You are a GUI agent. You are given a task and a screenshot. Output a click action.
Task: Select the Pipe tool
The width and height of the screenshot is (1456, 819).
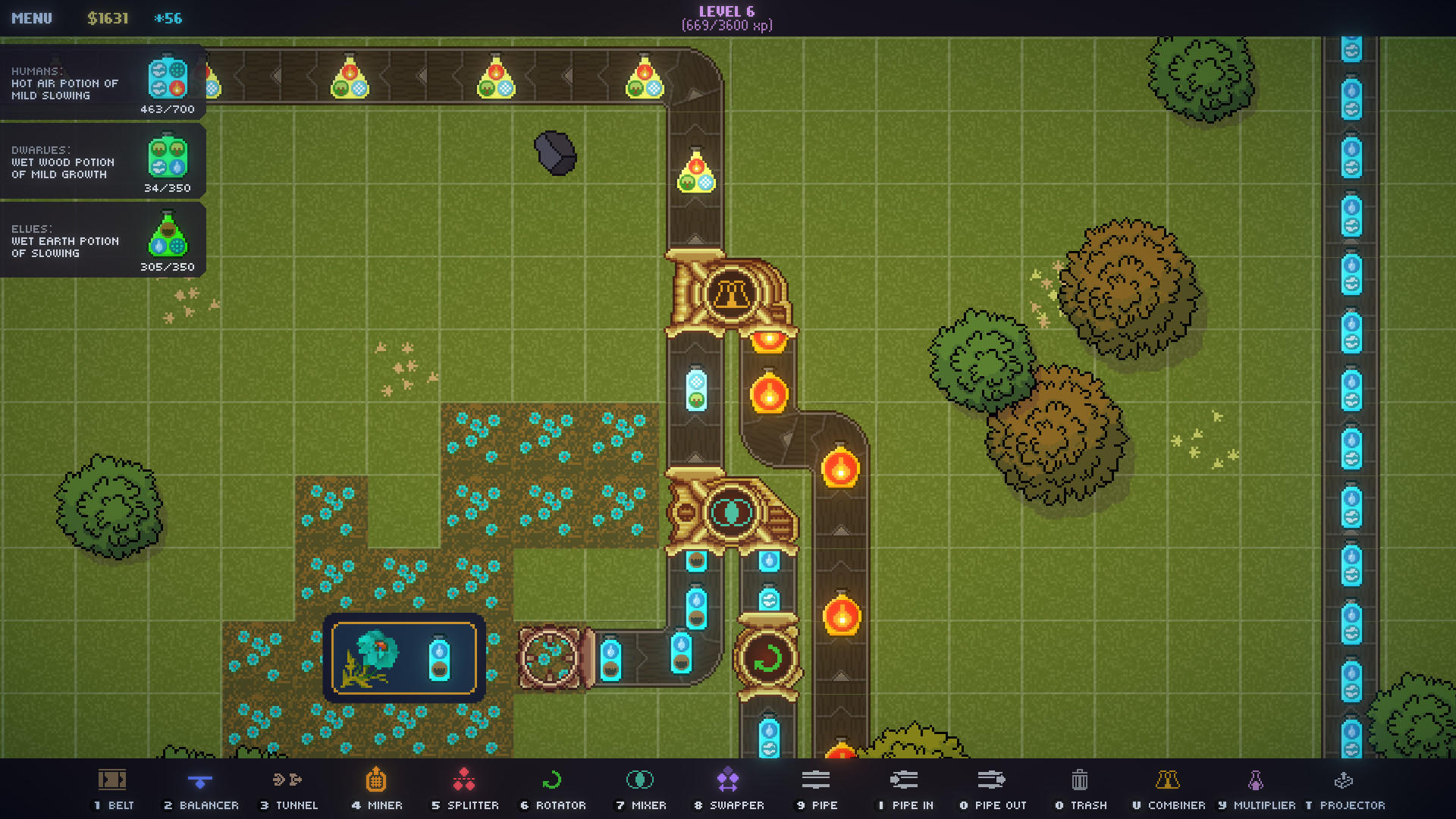(816, 789)
